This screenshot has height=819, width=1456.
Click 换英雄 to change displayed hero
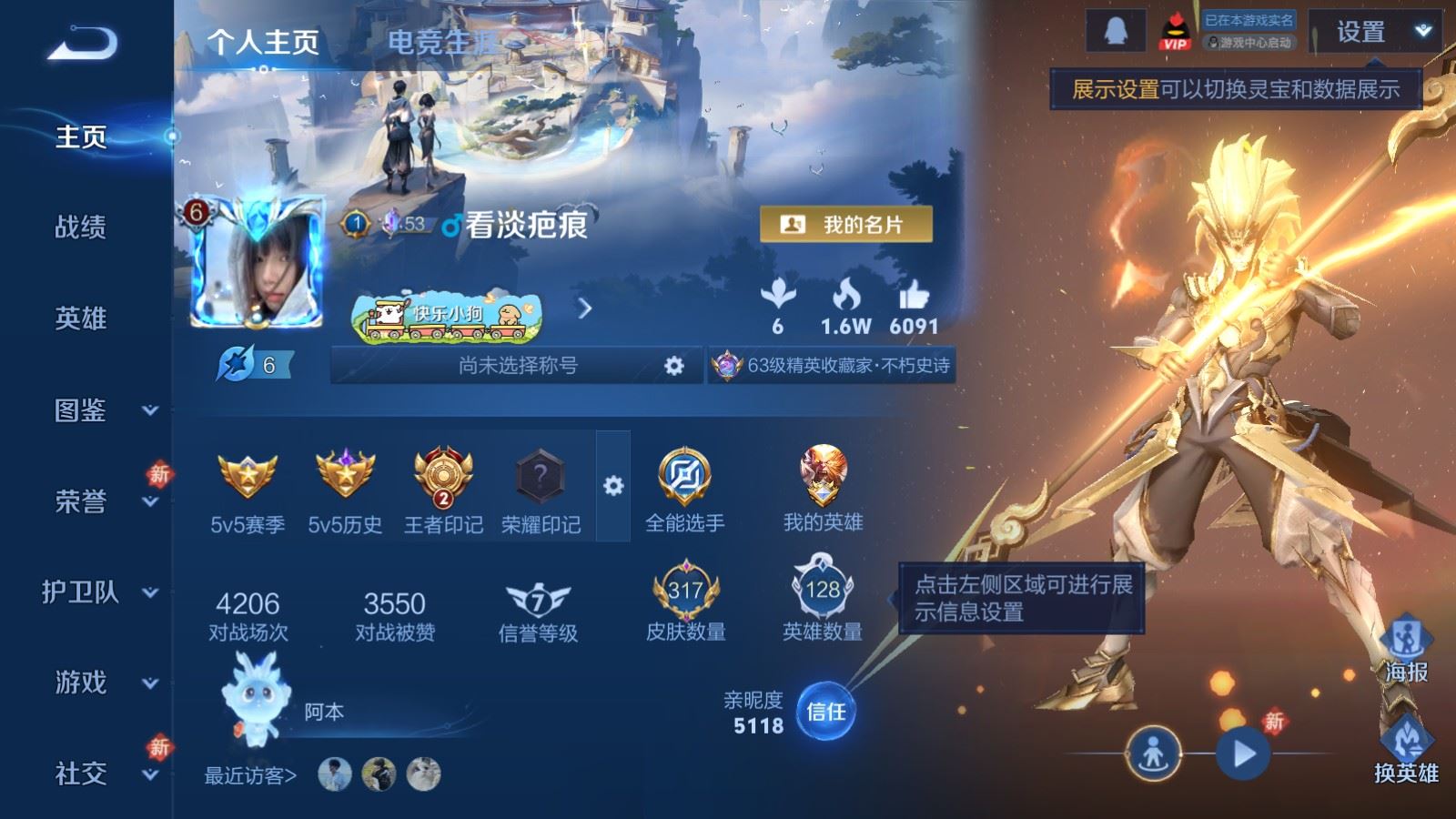point(1406,751)
